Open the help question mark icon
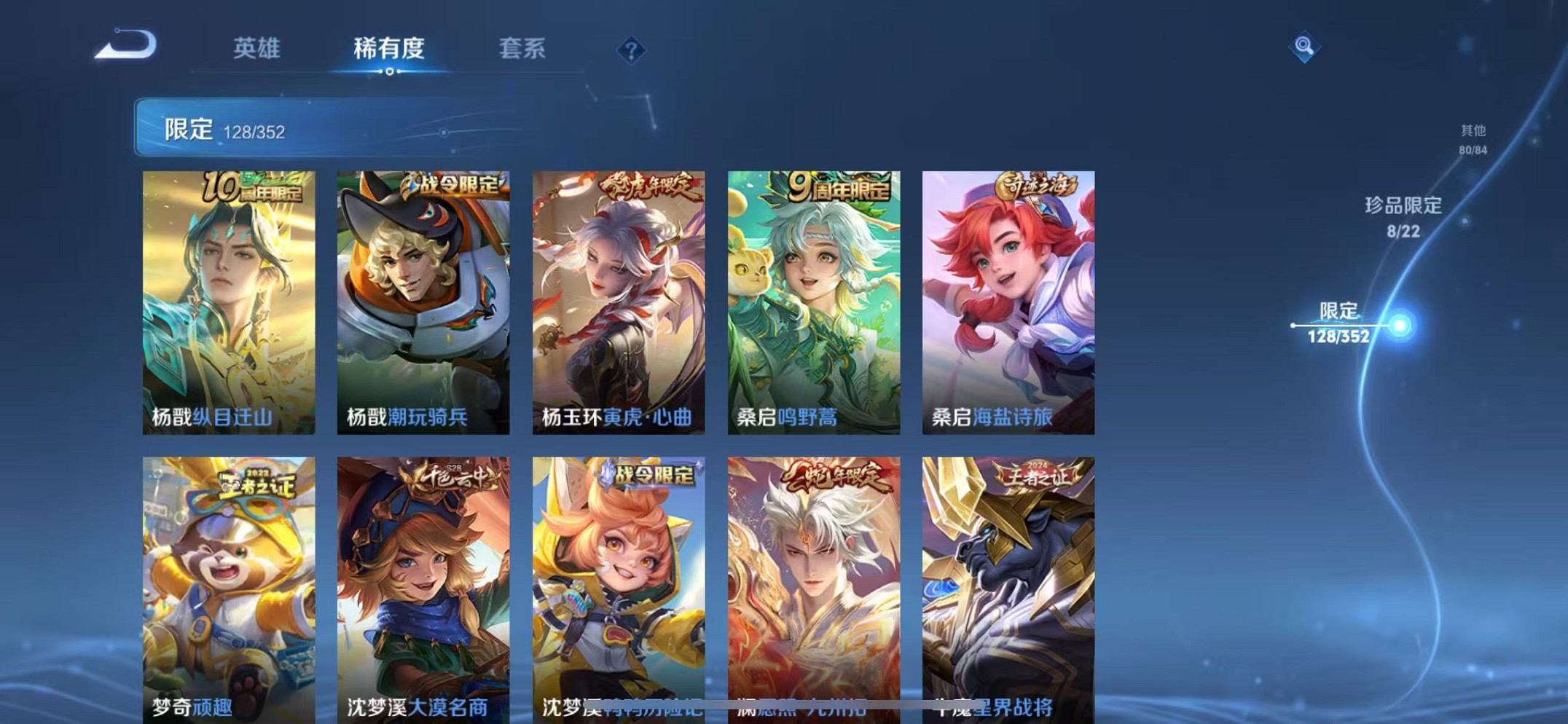This screenshot has height=724, width=1568. tap(630, 51)
